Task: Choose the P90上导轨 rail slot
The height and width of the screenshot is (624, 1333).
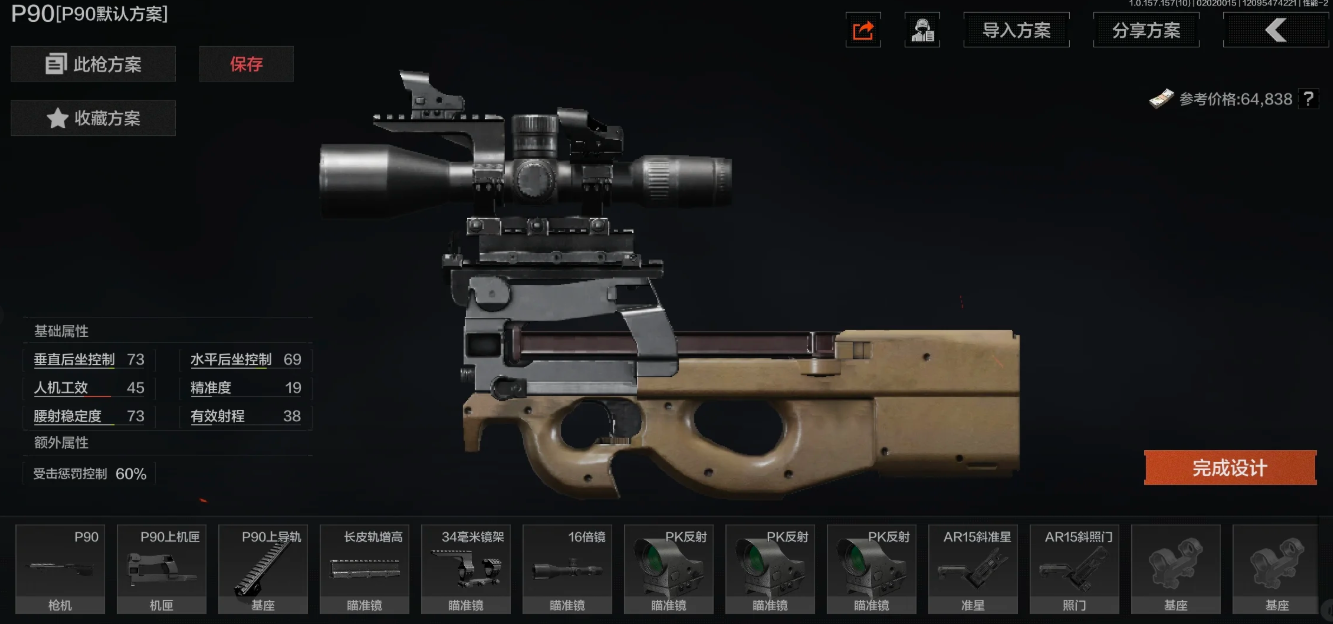Action: click(262, 569)
